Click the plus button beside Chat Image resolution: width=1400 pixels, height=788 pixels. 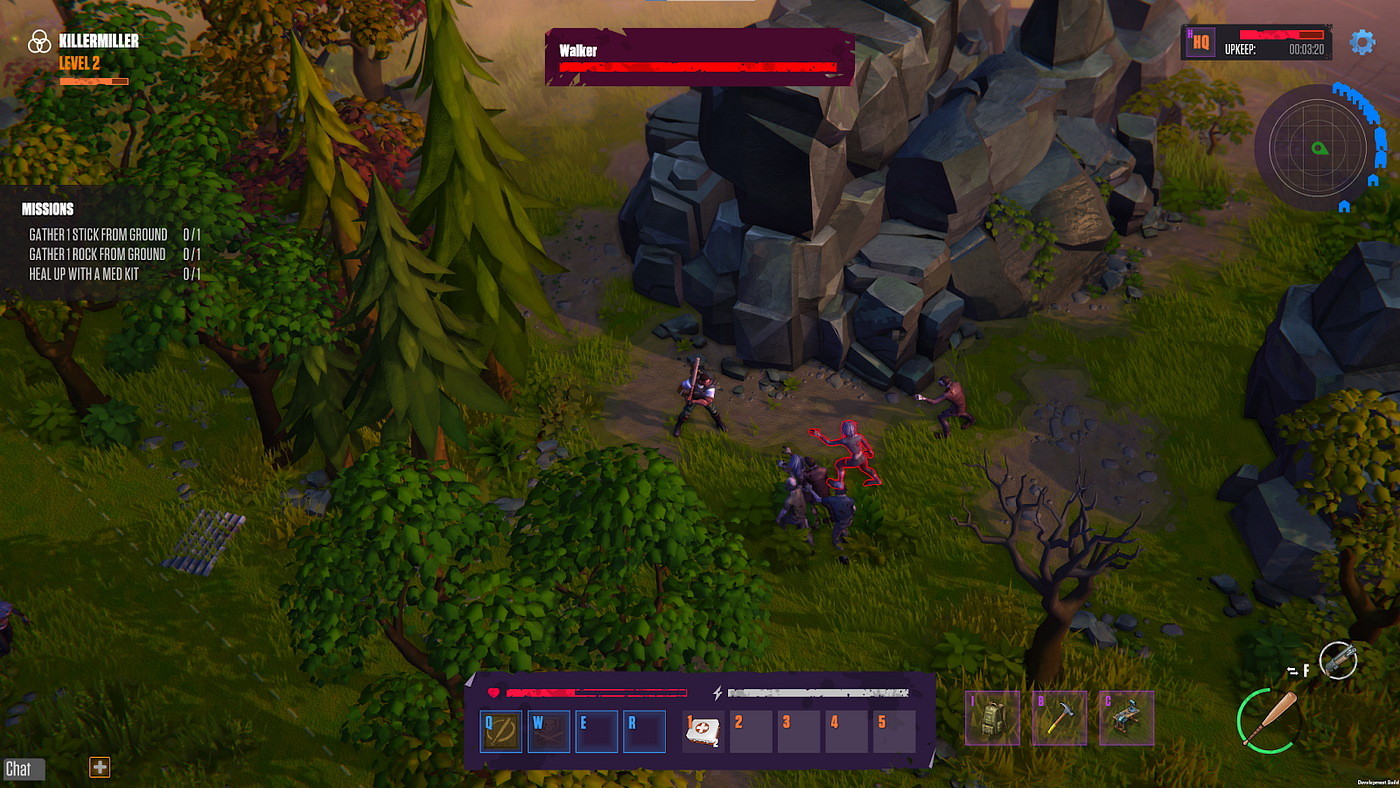click(100, 767)
